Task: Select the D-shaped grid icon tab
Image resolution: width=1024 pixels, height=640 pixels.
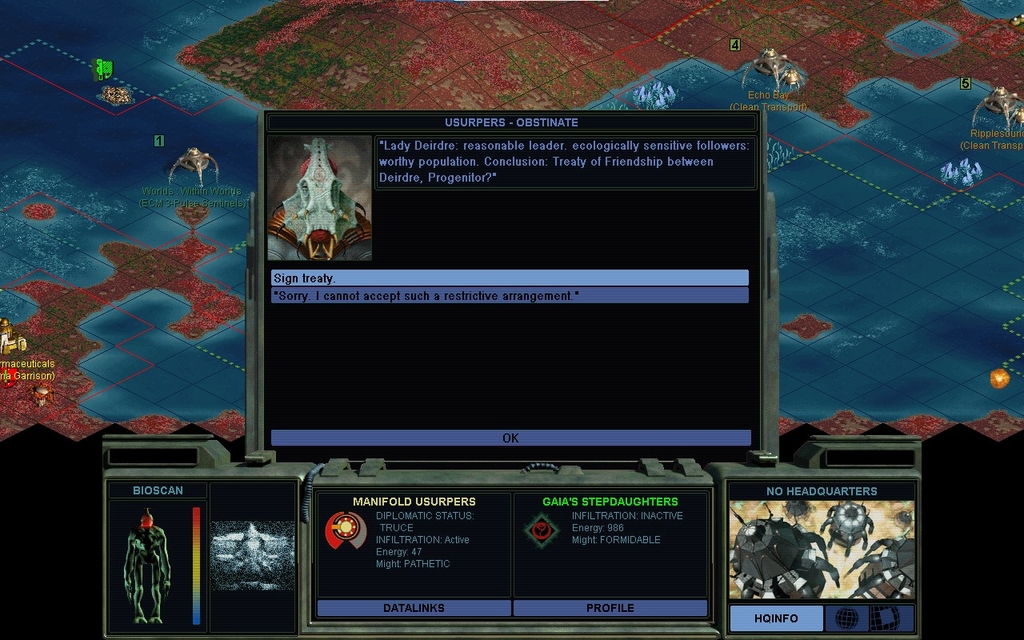Action: point(887,618)
